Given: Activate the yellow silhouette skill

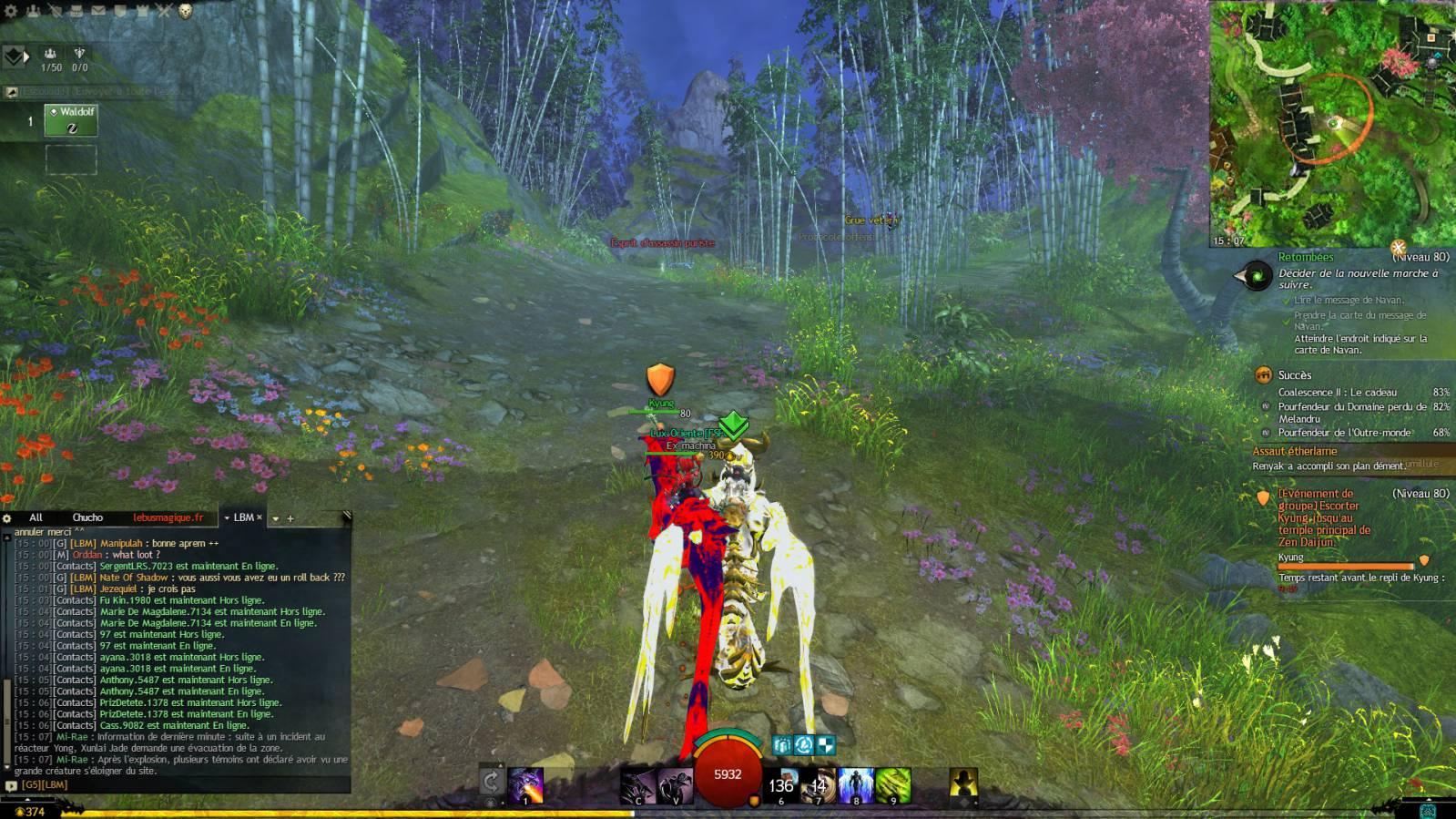Looking at the screenshot, I should coord(962,783).
